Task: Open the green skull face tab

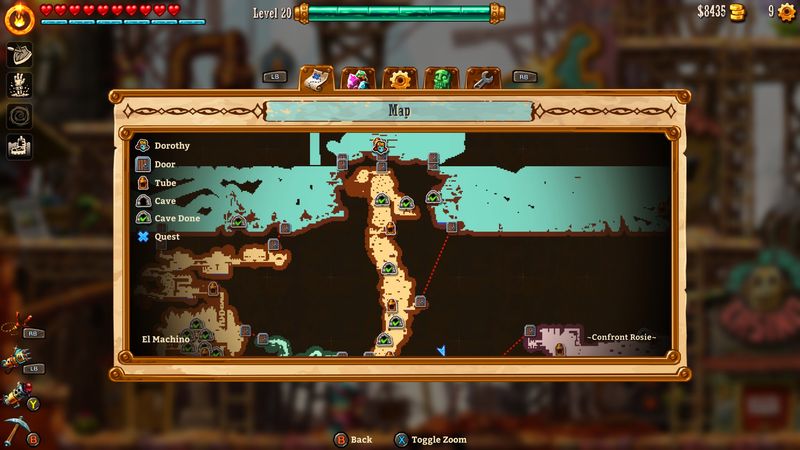Action: click(440, 79)
